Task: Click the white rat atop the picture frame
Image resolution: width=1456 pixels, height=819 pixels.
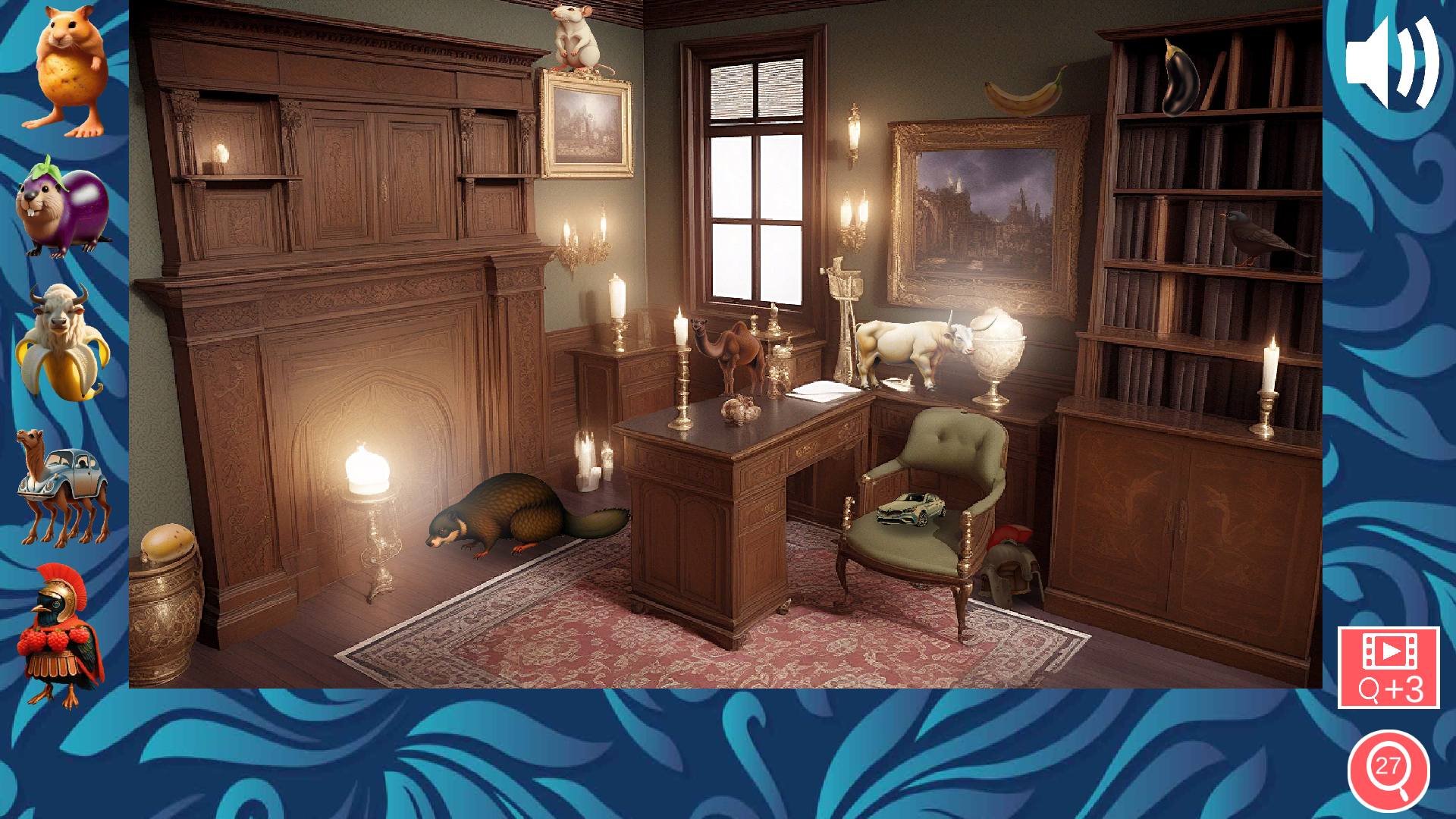Action: pyautogui.click(x=574, y=38)
